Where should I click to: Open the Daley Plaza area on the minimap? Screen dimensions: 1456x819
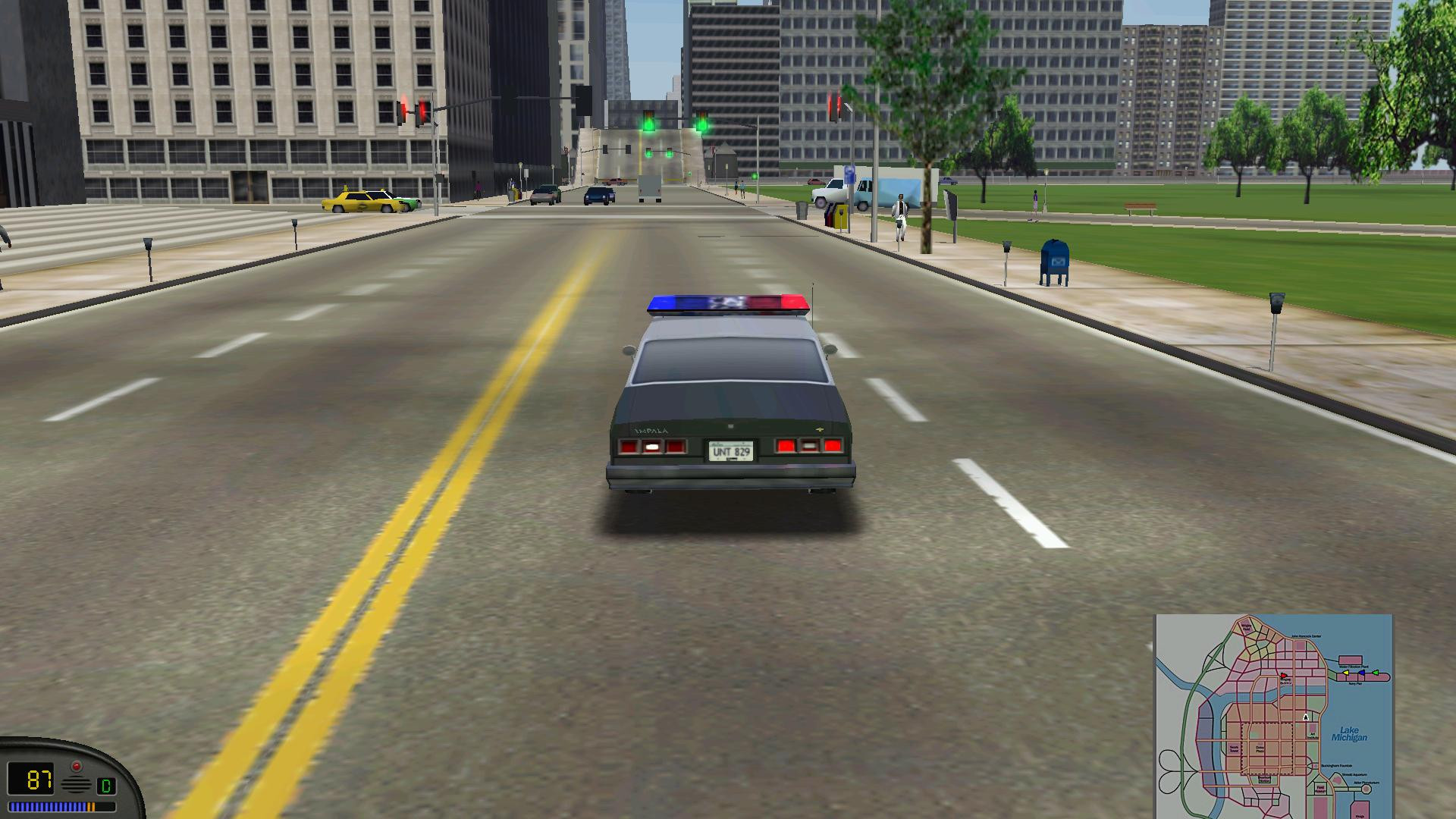pos(1260,750)
